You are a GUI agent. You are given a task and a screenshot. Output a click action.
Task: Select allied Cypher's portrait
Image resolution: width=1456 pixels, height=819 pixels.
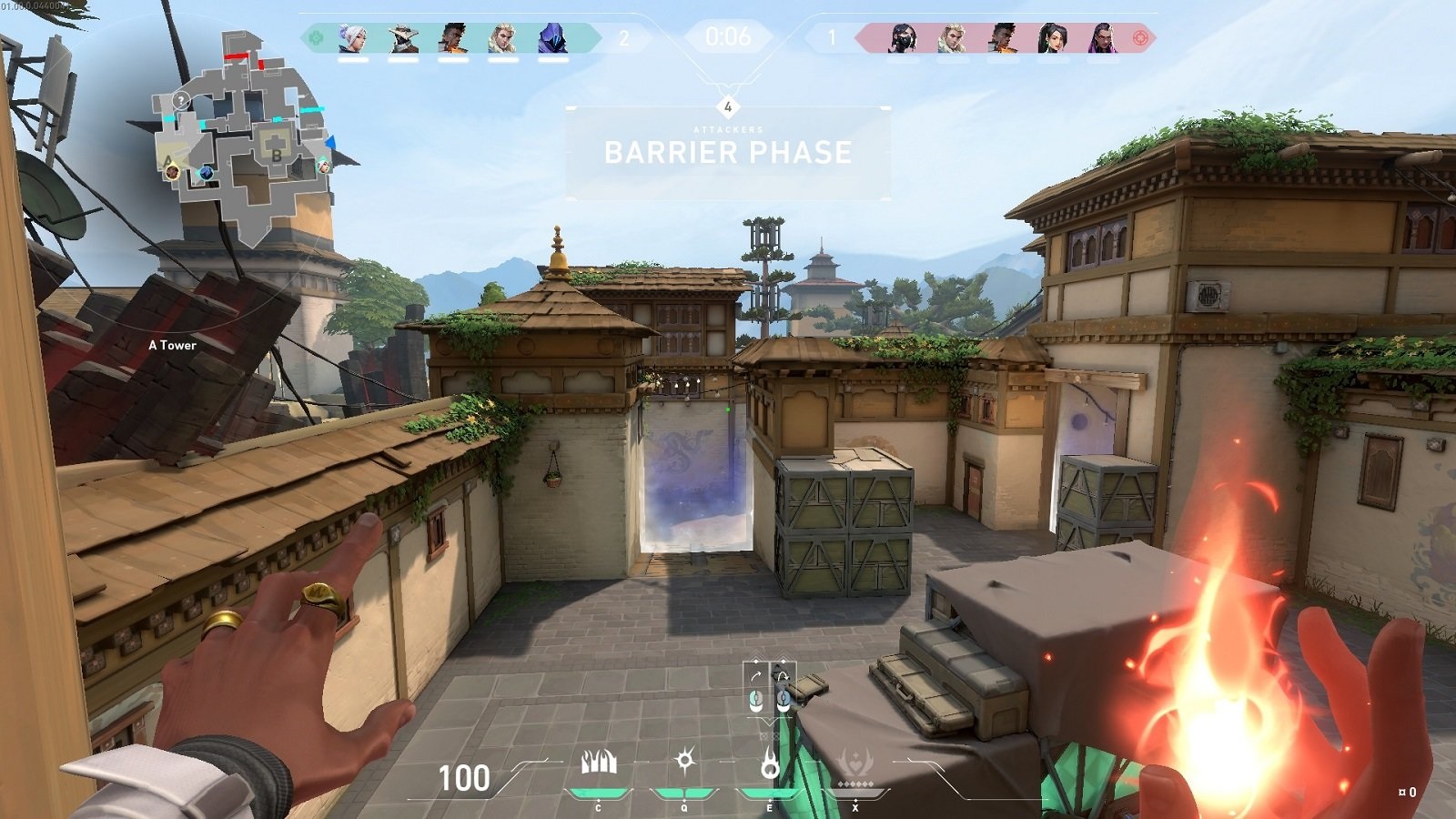[402, 38]
